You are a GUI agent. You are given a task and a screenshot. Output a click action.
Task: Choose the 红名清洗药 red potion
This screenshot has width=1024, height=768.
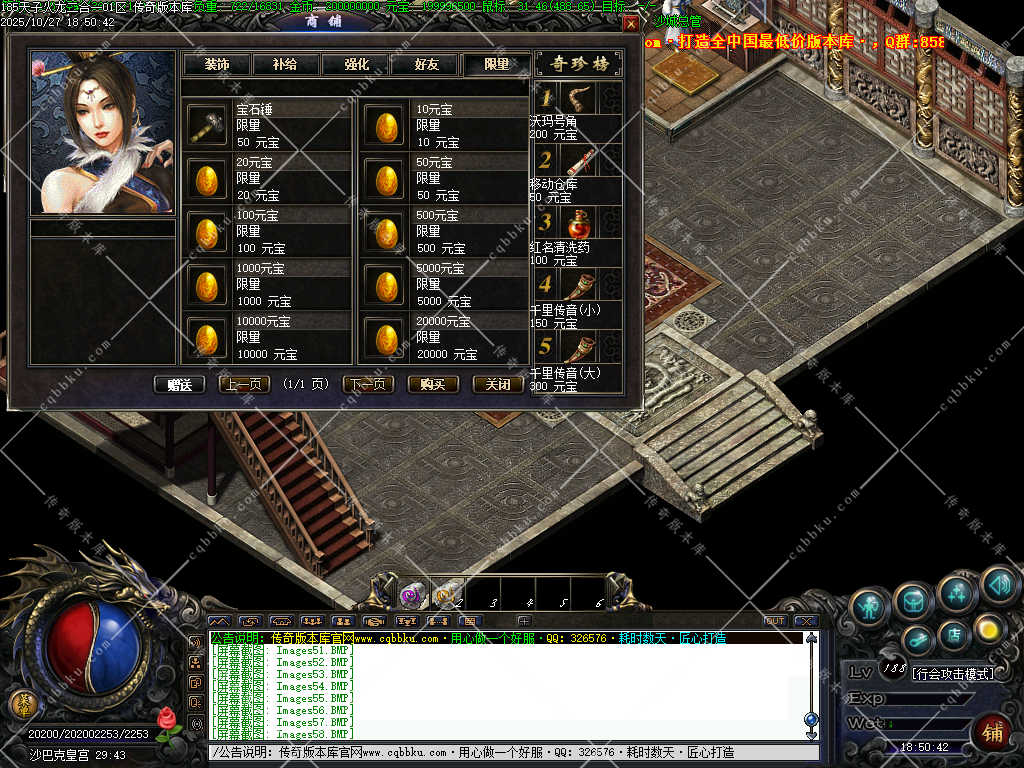[x=579, y=224]
